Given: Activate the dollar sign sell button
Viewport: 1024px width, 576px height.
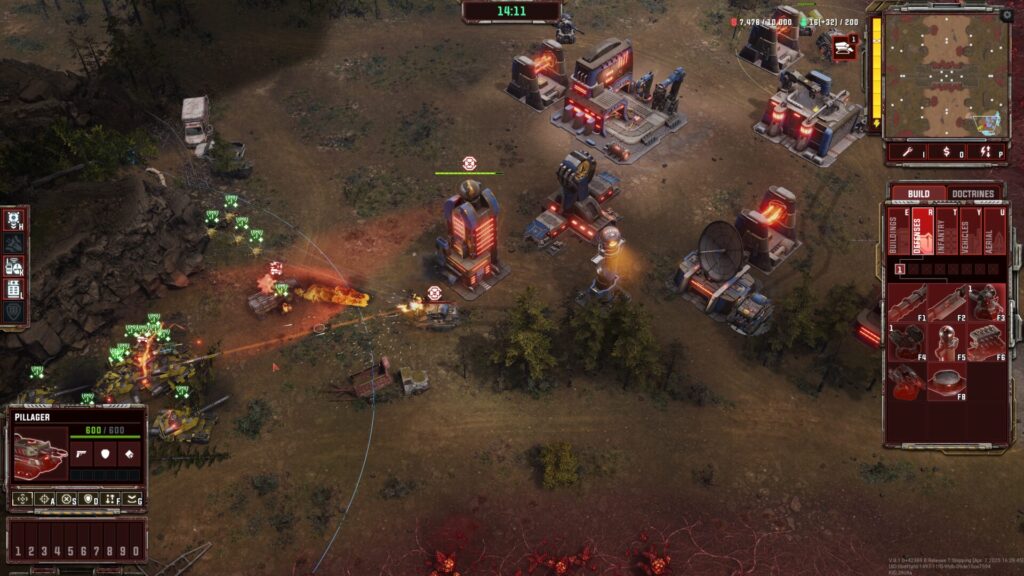Looking at the screenshot, I should point(946,152).
